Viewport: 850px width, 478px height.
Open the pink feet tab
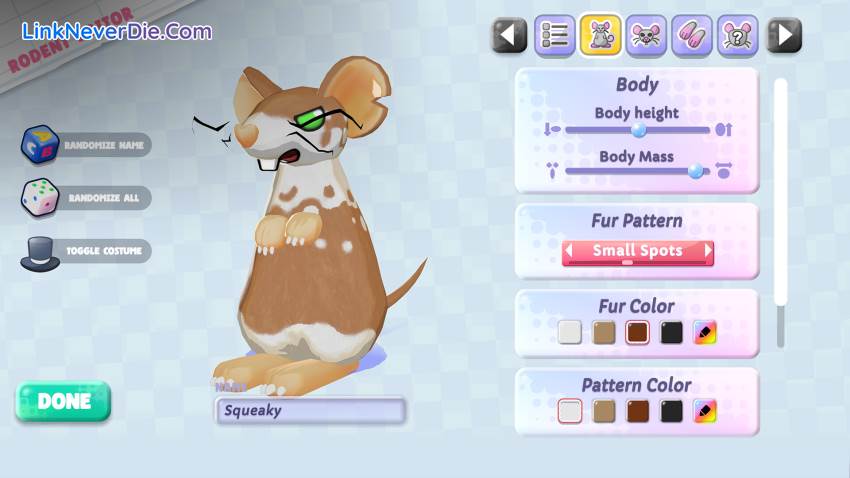(x=692, y=36)
